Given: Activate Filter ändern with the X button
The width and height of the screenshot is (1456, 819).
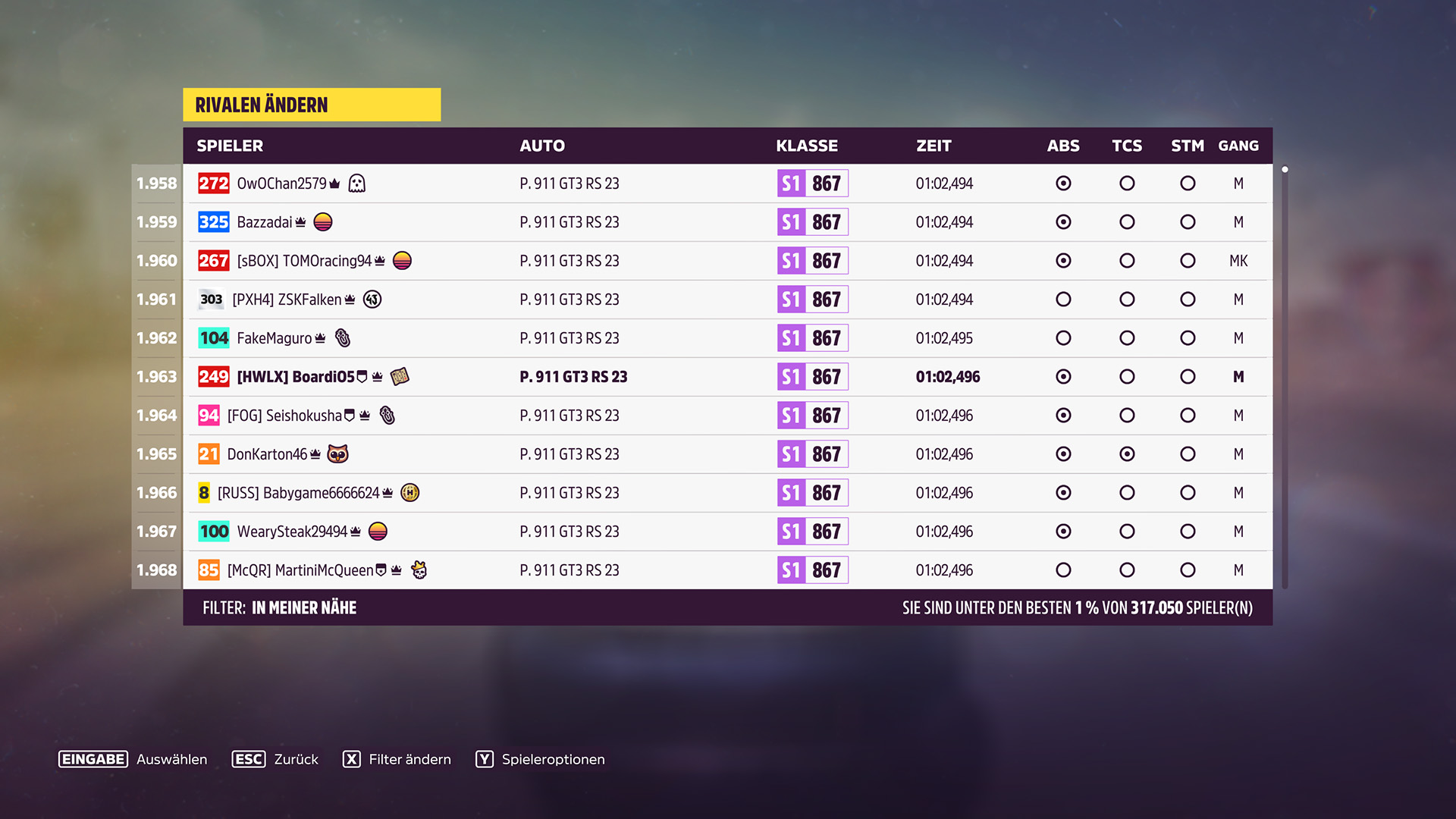Looking at the screenshot, I should pyautogui.click(x=352, y=759).
